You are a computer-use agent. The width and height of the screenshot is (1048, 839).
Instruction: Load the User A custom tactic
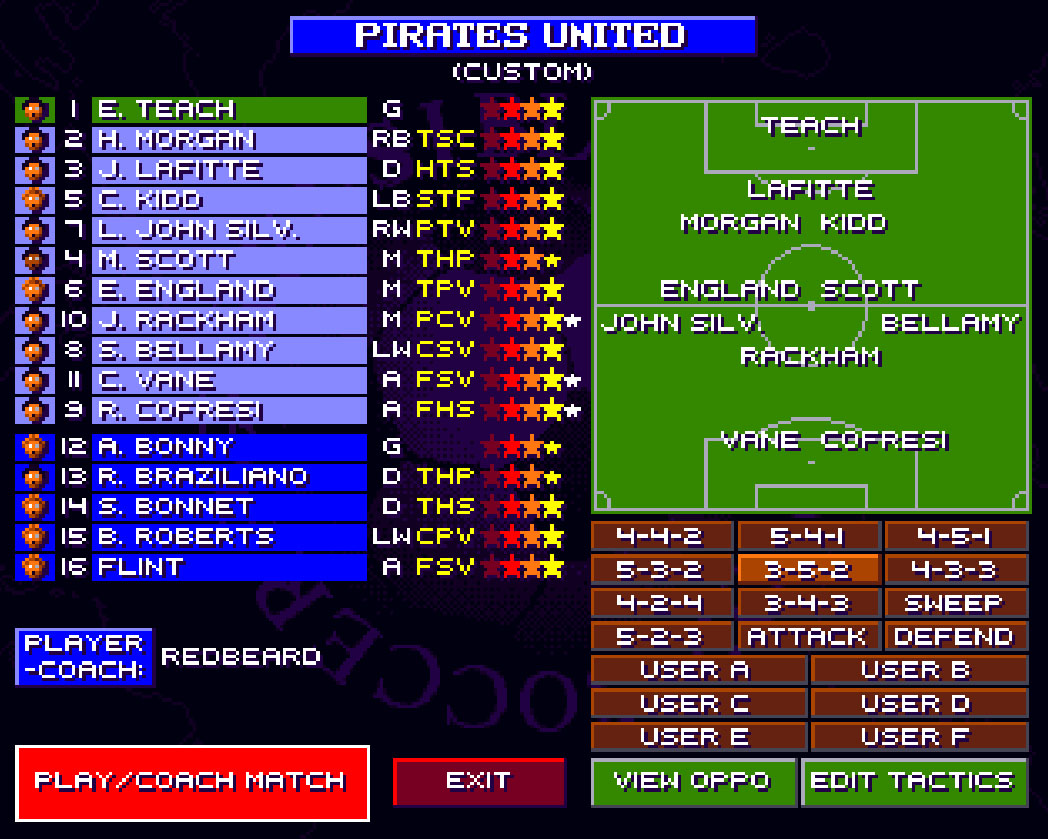(x=698, y=670)
